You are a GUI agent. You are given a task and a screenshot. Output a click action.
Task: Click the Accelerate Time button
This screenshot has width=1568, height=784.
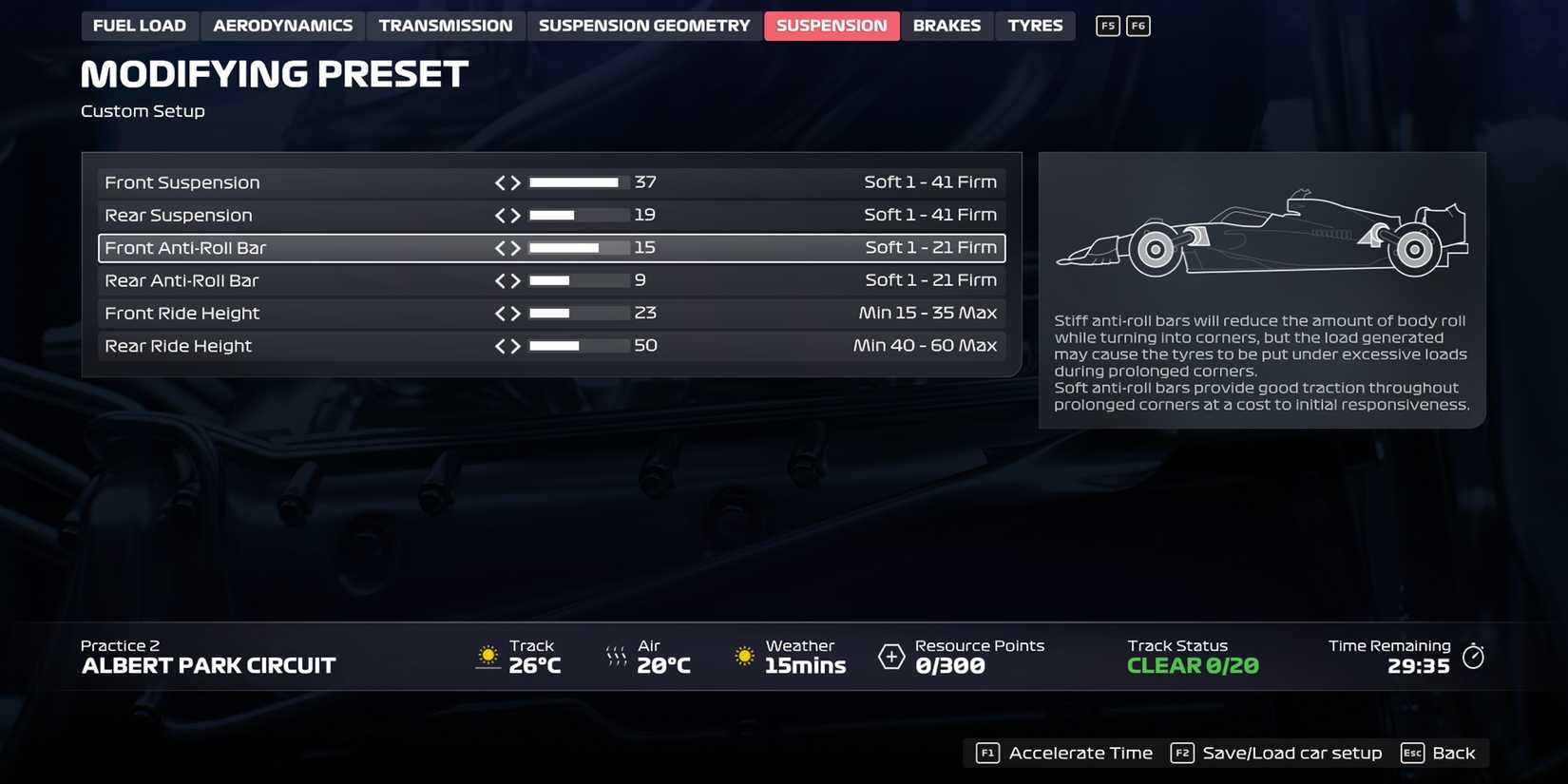pos(1080,752)
